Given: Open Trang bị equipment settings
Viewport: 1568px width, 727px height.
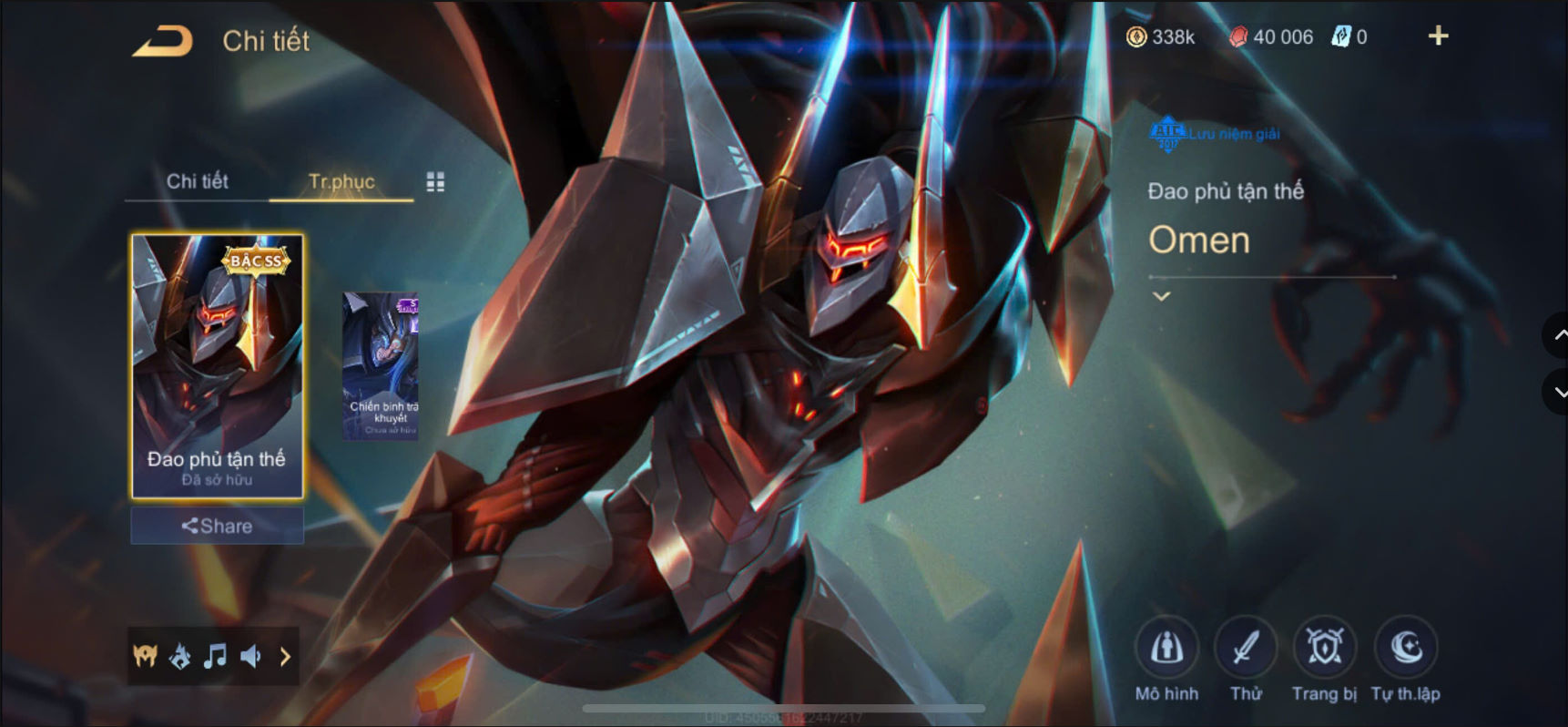Looking at the screenshot, I should click(1325, 647).
